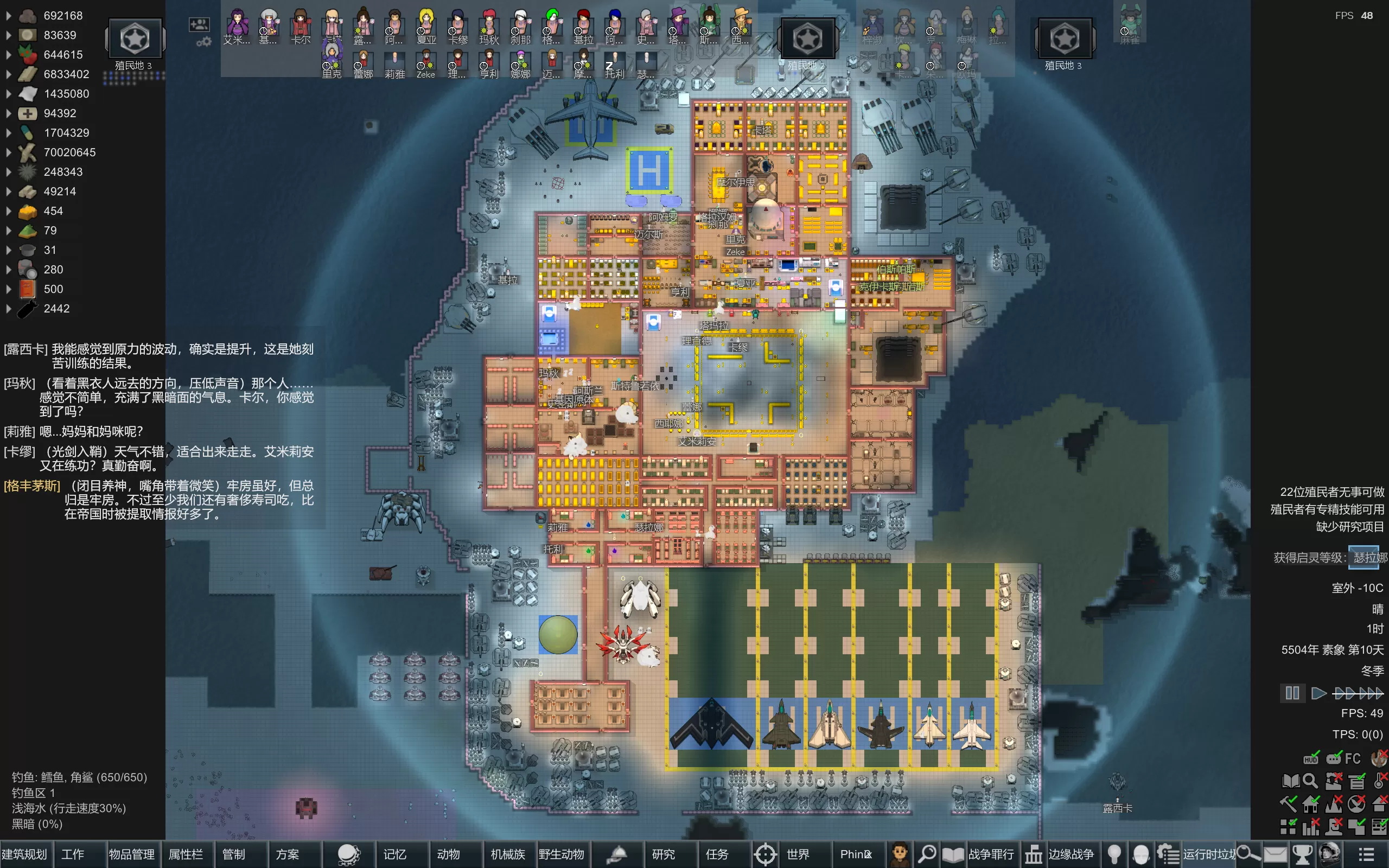The image size is (1389, 868).
Task: Expand the first resource category in list
Action: (x=8, y=16)
